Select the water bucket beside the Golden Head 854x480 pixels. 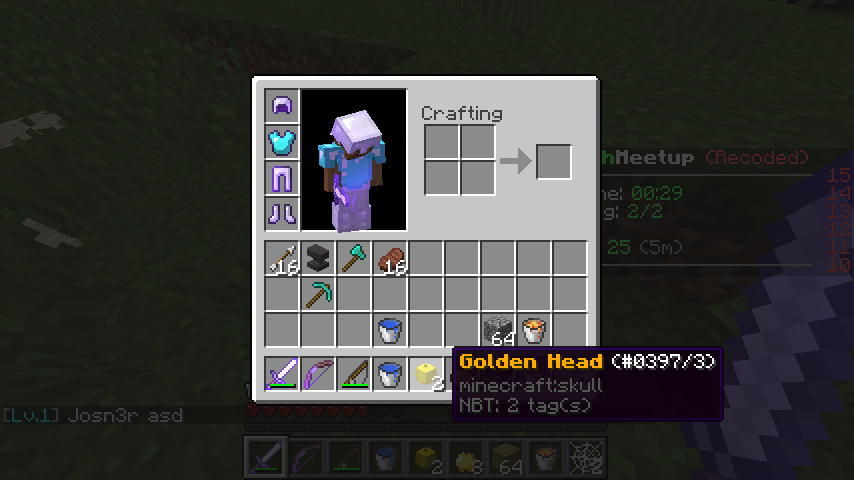[x=391, y=374]
